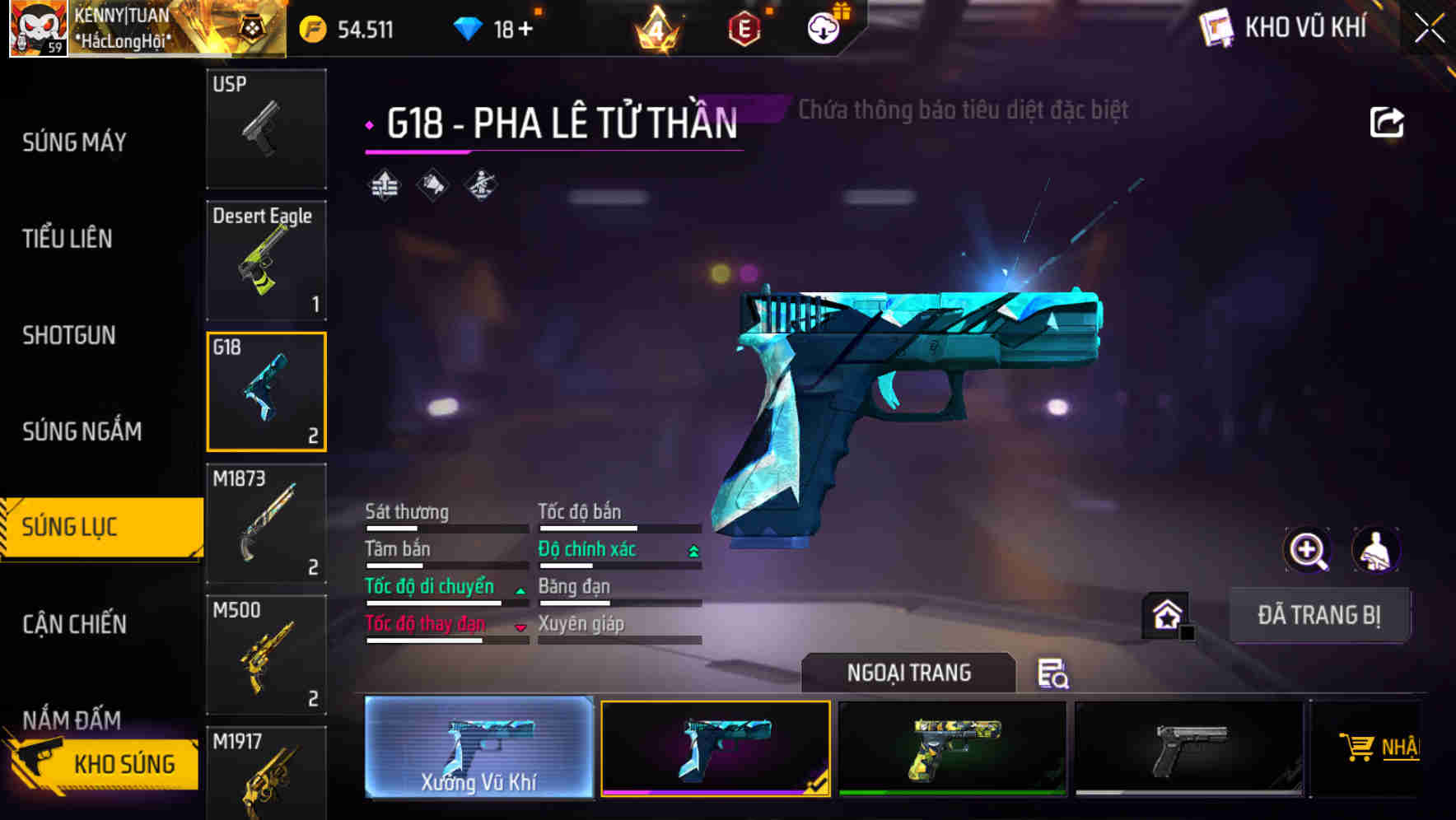
Task: Open Xưởng Vũ Khí from the bottom bar
Action: point(478,749)
